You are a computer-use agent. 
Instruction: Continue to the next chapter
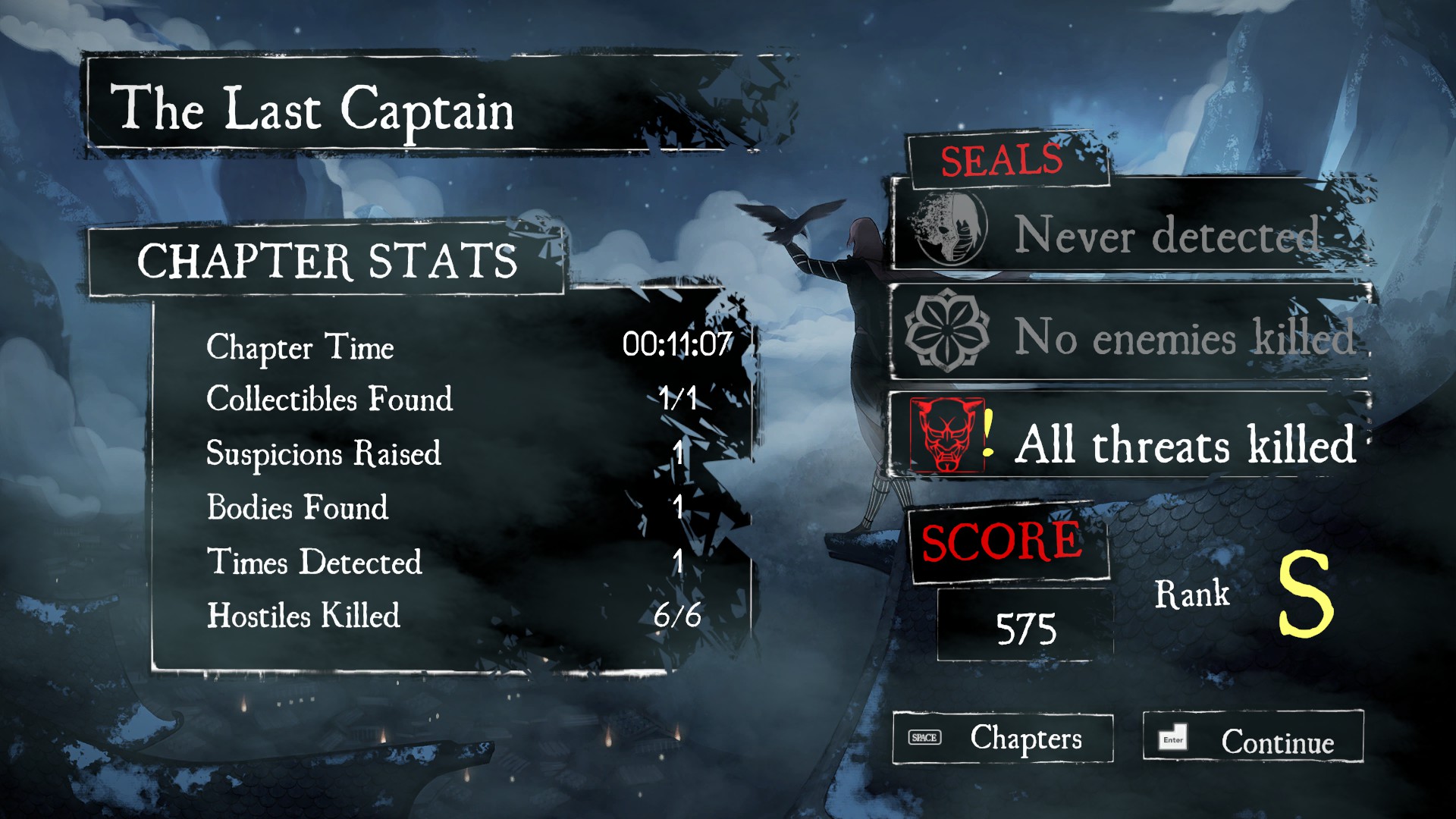pyautogui.click(x=1253, y=738)
